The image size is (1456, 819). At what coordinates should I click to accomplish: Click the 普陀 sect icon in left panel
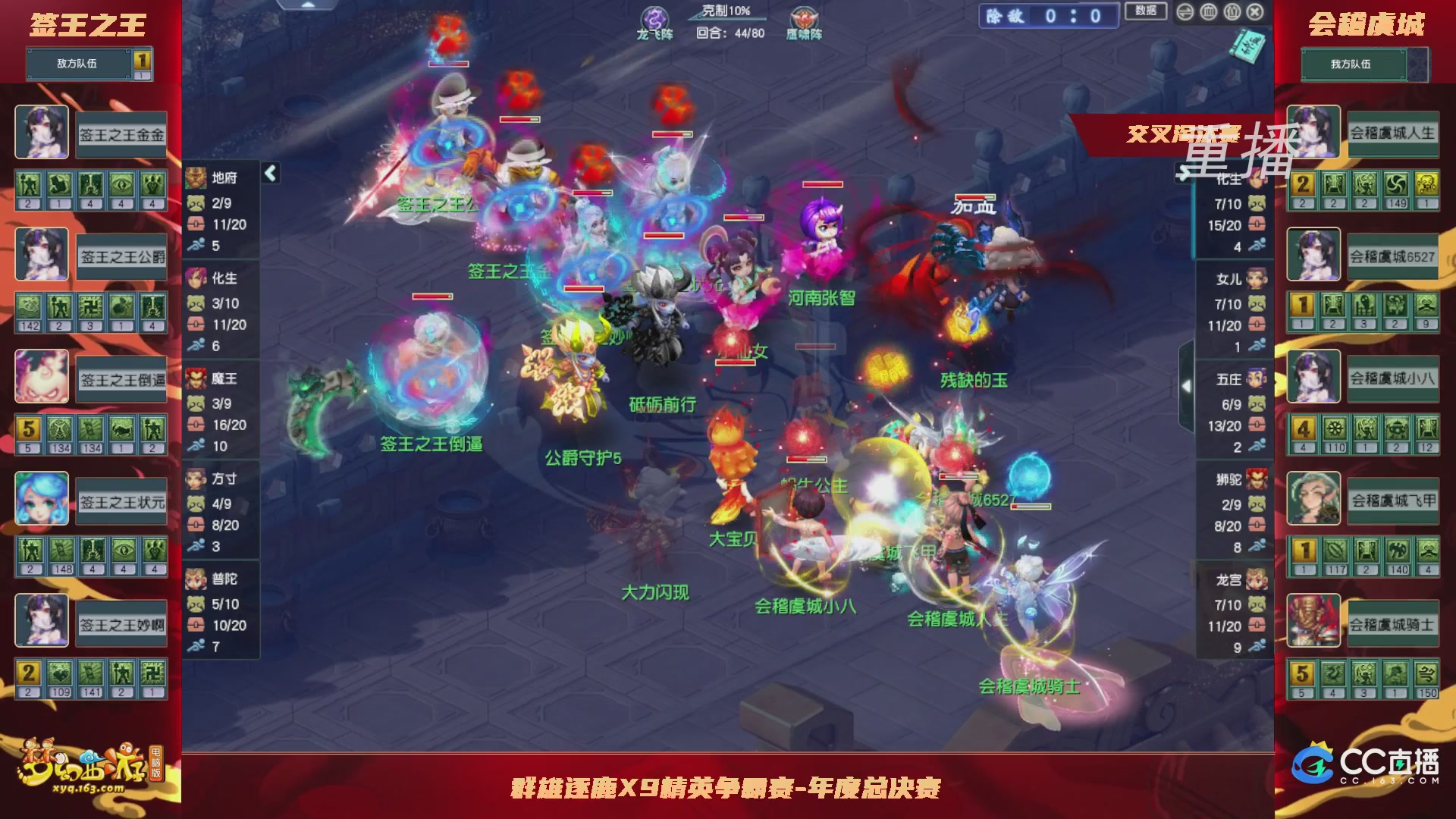click(196, 579)
